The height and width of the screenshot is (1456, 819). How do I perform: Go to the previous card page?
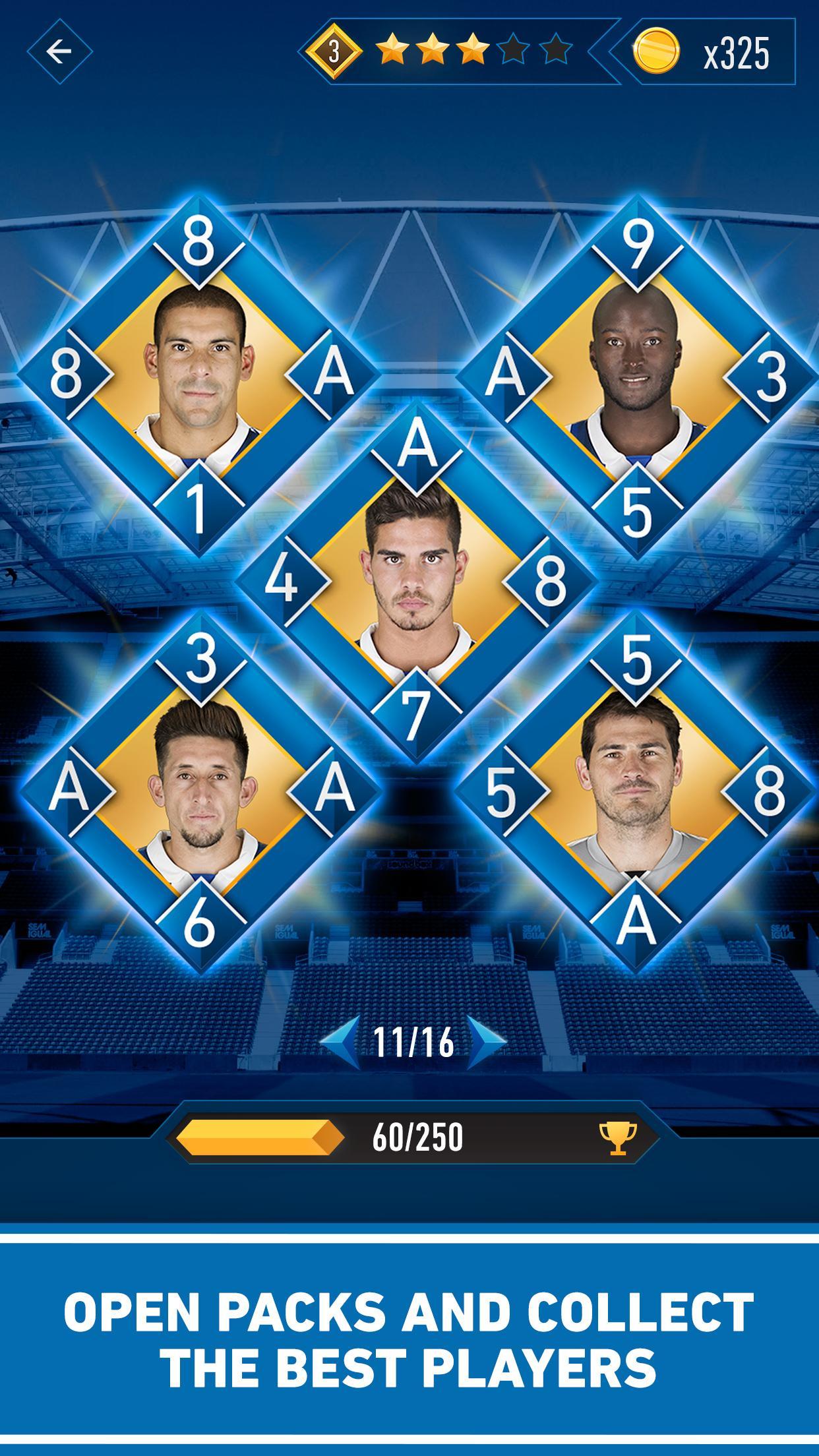(342, 1042)
